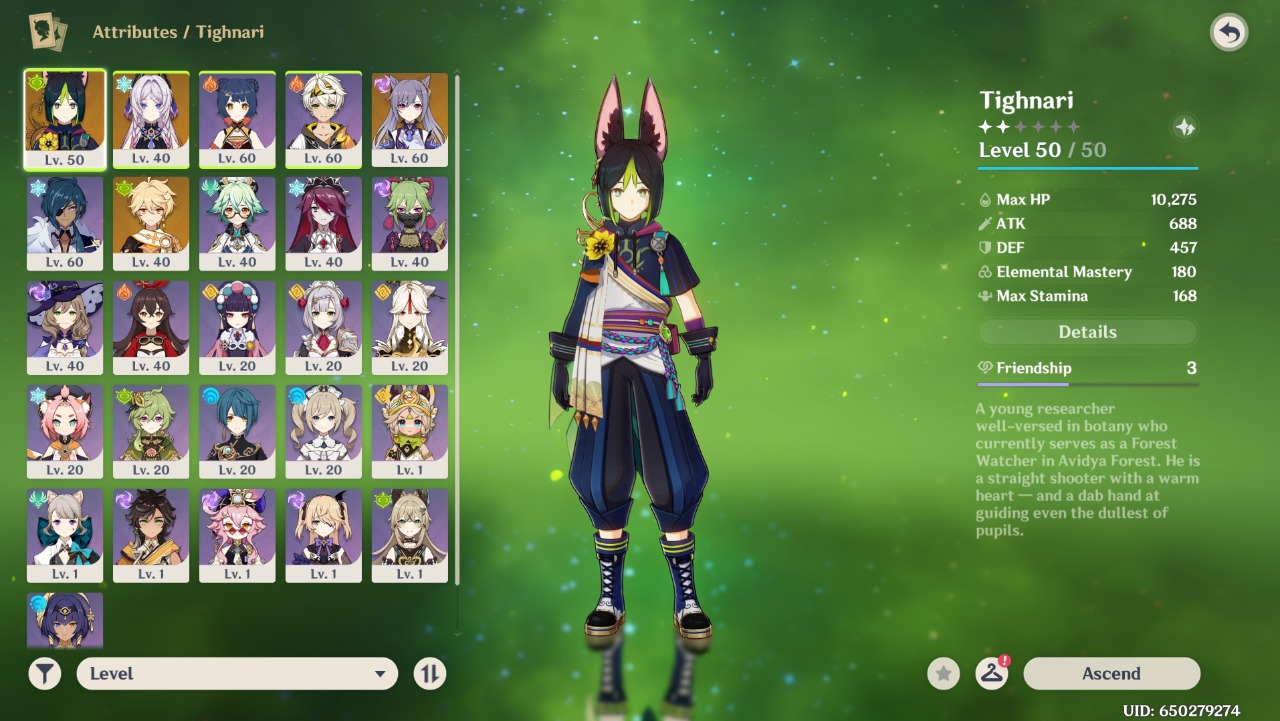Screen dimensions: 1280x721
Task: Toggle the star favorite button
Action: click(943, 674)
